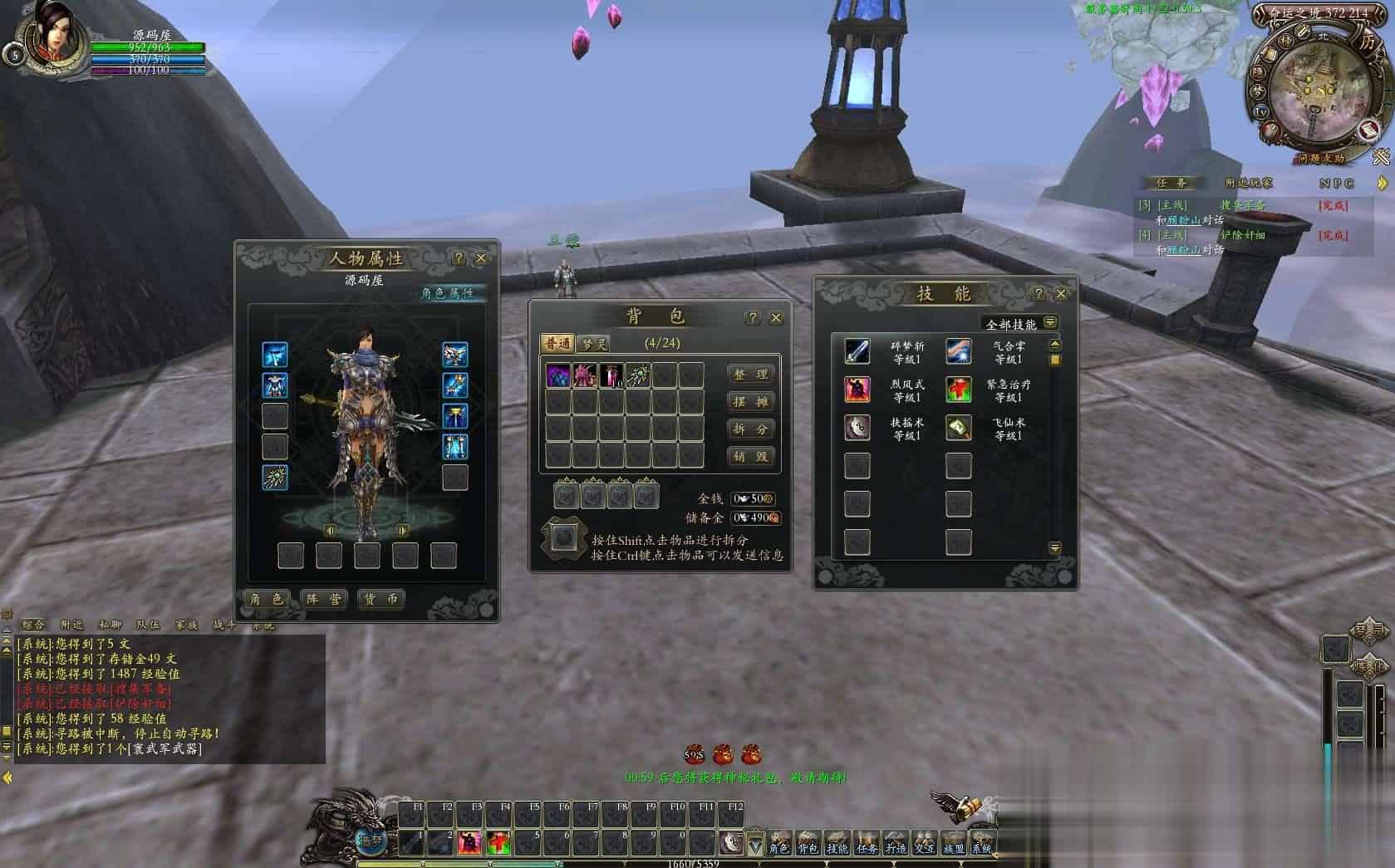Close the 背包 bag window
The height and width of the screenshot is (868, 1395).
click(x=776, y=317)
